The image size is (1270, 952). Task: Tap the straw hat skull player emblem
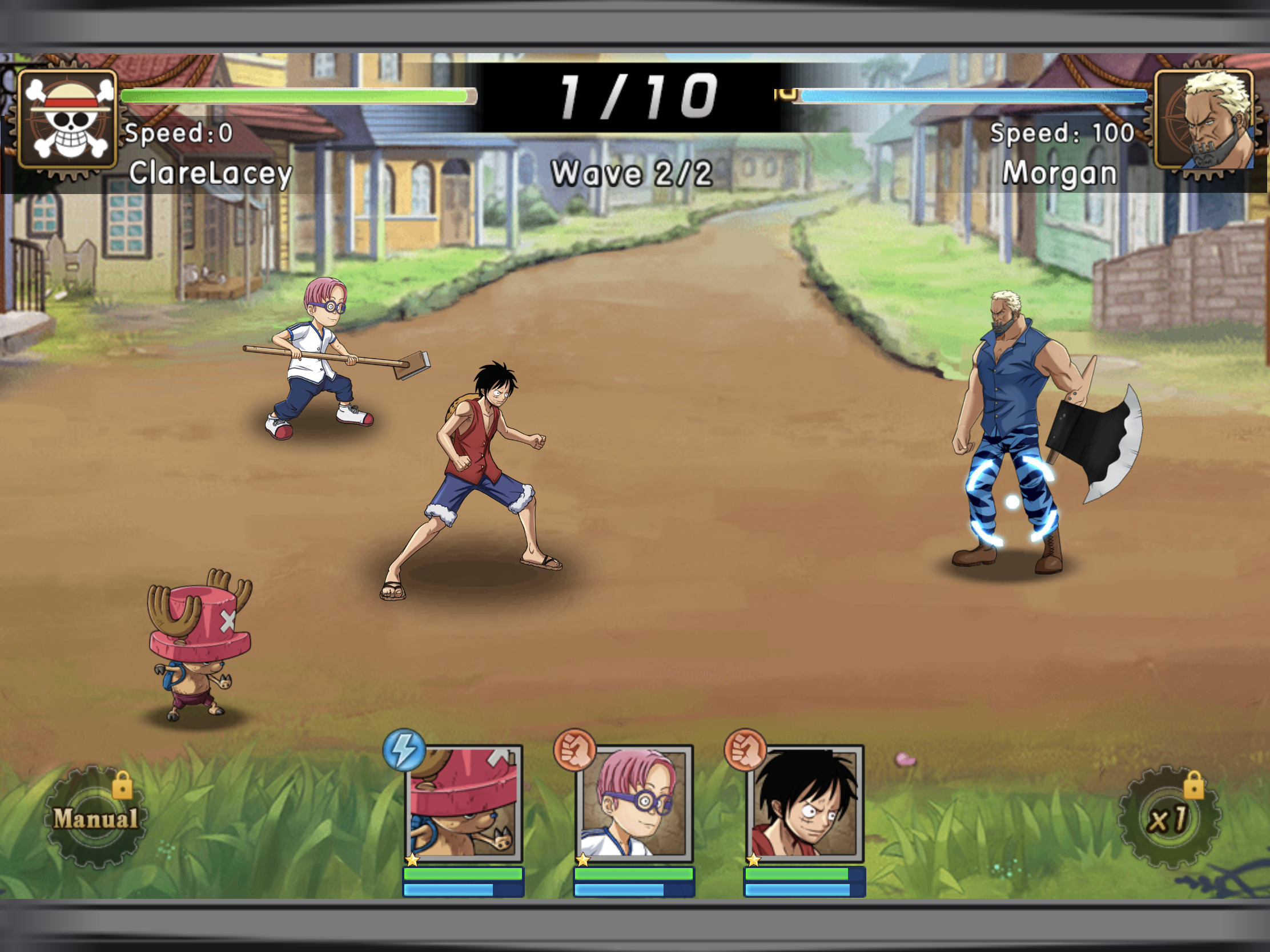click(x=68, y=119)
